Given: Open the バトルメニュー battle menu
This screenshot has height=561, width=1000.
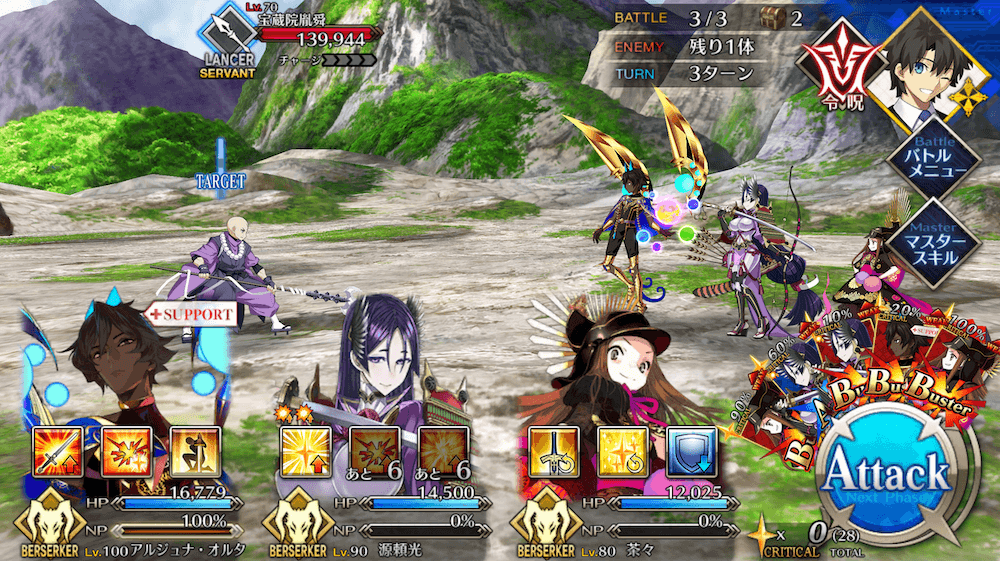Looking at the screenshot, I should 934,162.
